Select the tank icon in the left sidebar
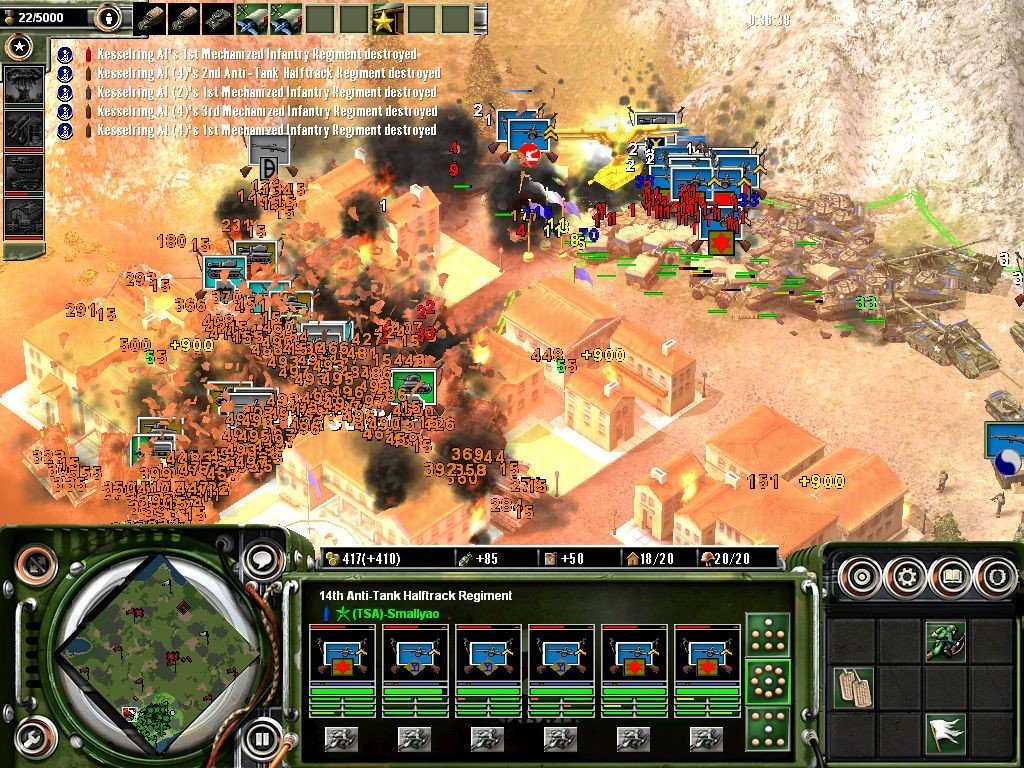Viewport: 1024px width, 768px height. (23, 172)
